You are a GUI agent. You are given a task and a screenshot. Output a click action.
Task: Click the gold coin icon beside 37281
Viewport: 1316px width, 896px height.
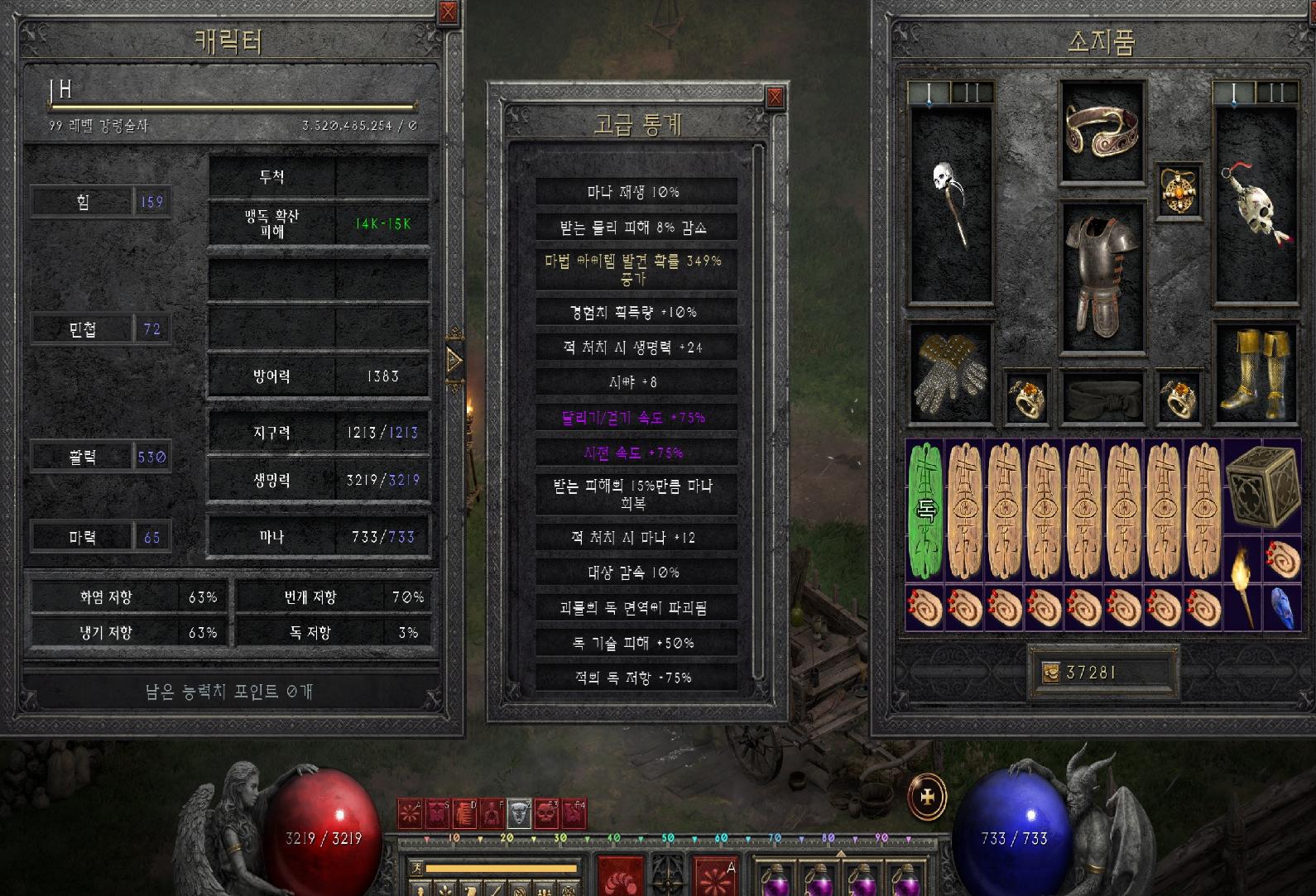1049,672
